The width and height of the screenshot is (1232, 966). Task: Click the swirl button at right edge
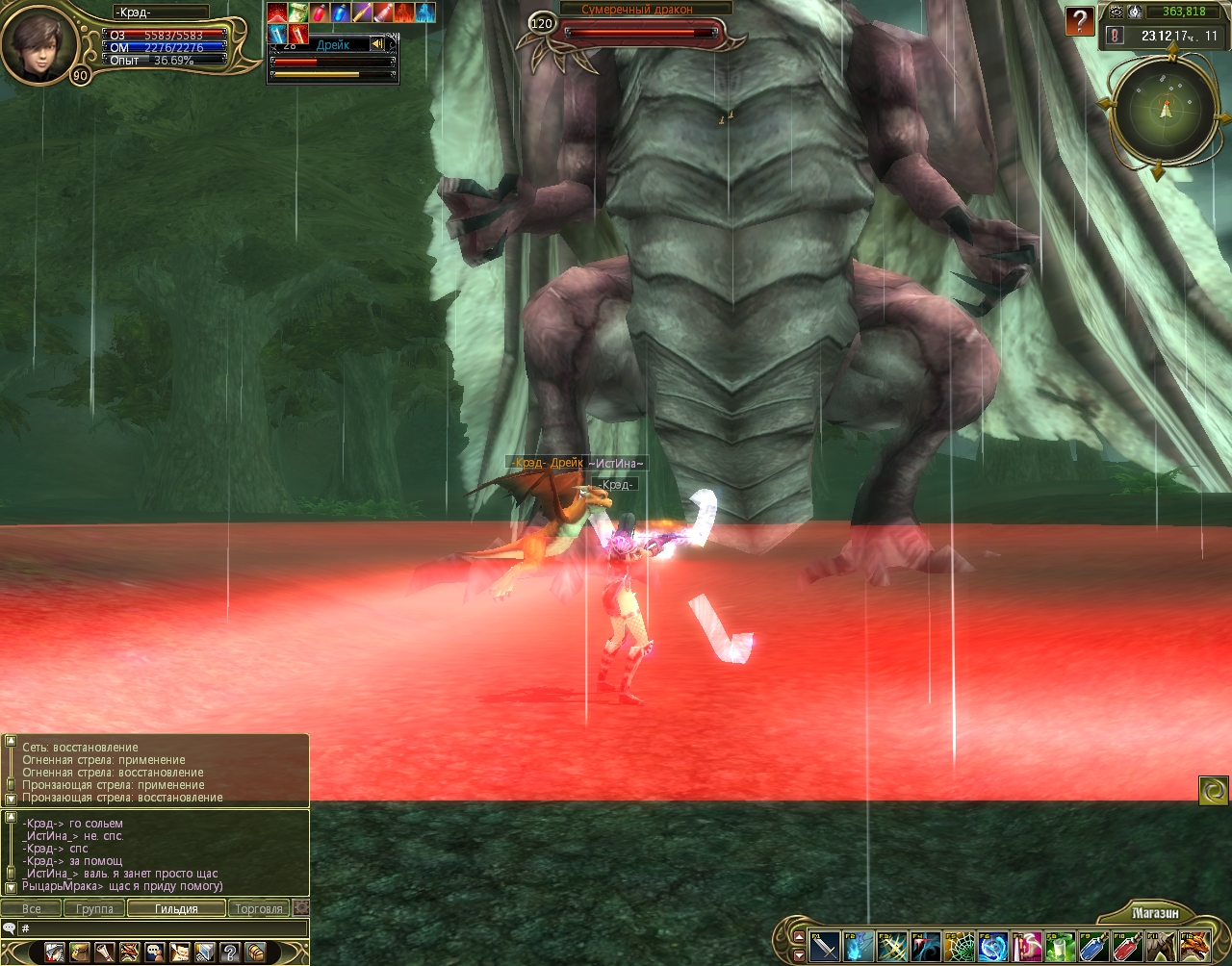point(1213,791)
